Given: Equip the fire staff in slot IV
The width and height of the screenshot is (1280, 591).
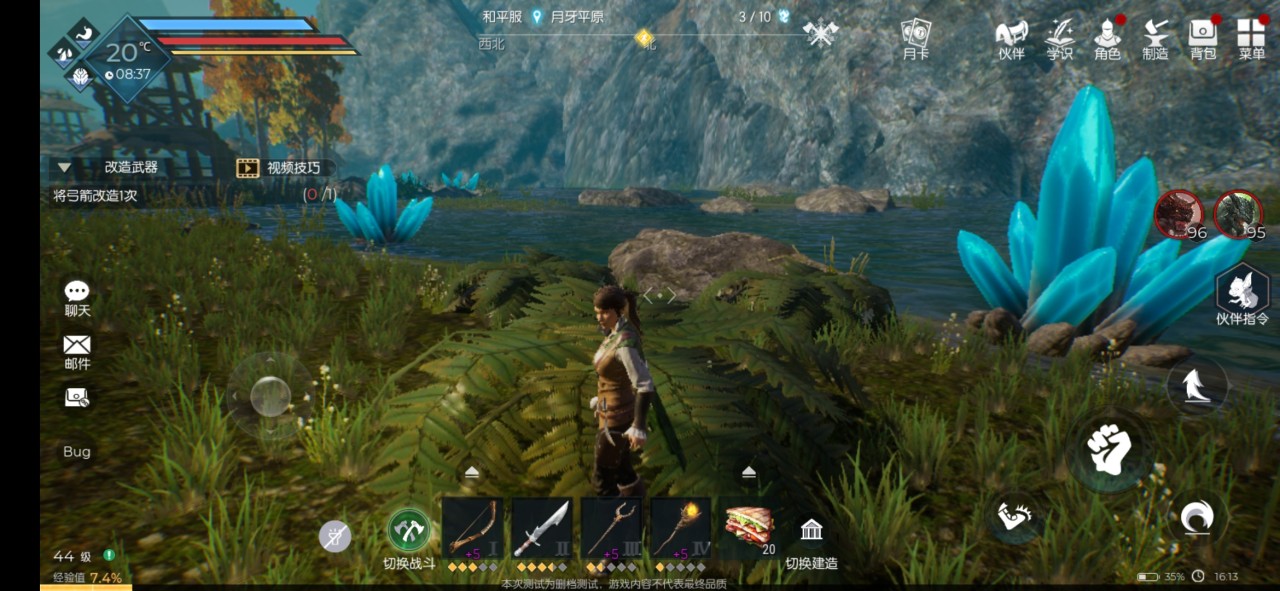Looking at the screenshot, I should 681,528.
